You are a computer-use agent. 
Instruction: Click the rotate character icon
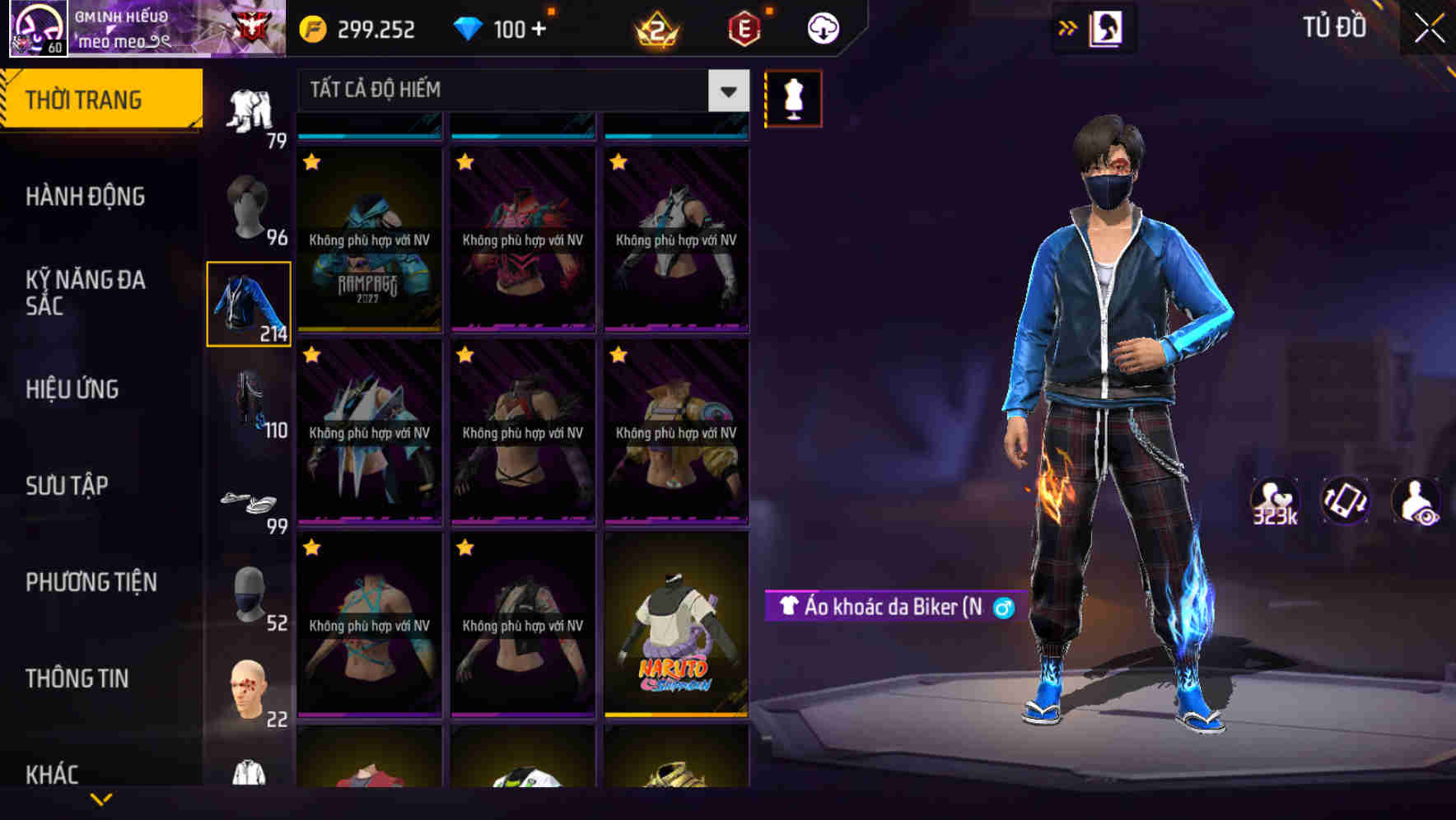[1346, 501]
